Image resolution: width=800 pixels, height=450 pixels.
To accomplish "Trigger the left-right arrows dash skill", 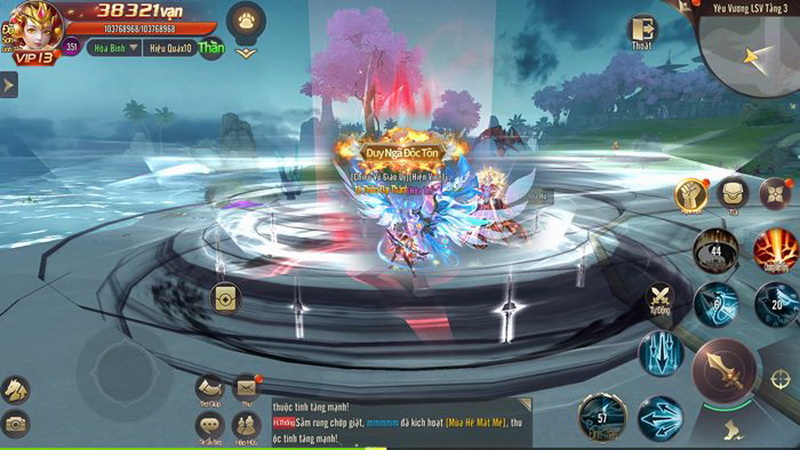I will 660,416.
